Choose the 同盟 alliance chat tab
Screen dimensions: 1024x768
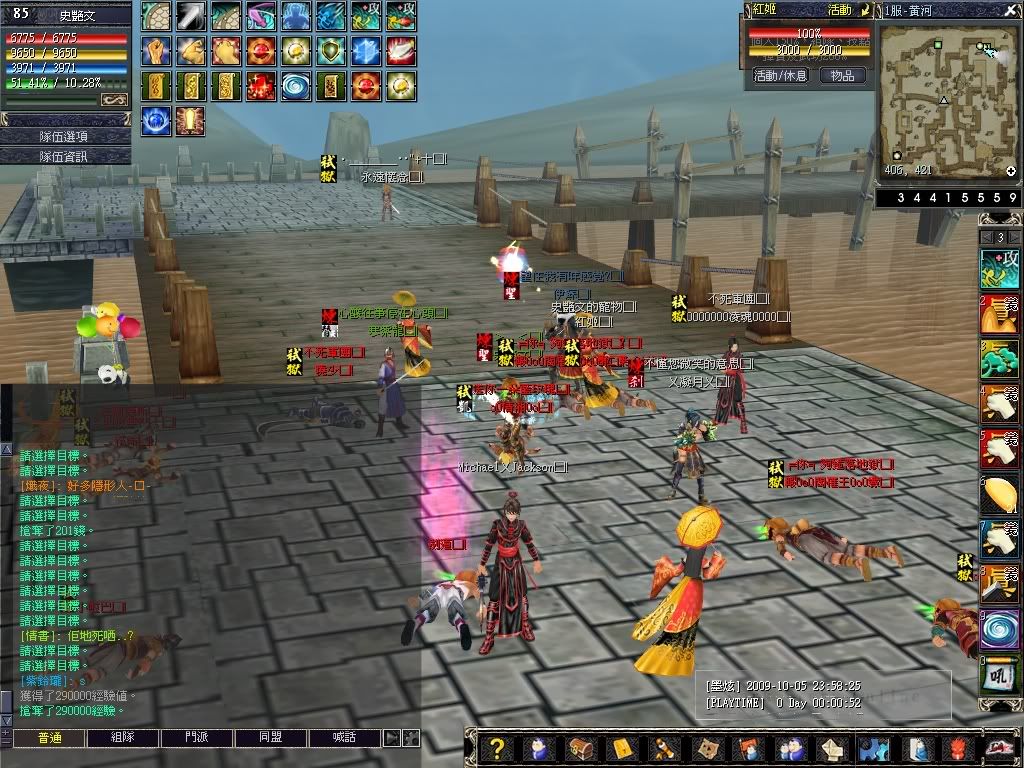pos(271,738)
